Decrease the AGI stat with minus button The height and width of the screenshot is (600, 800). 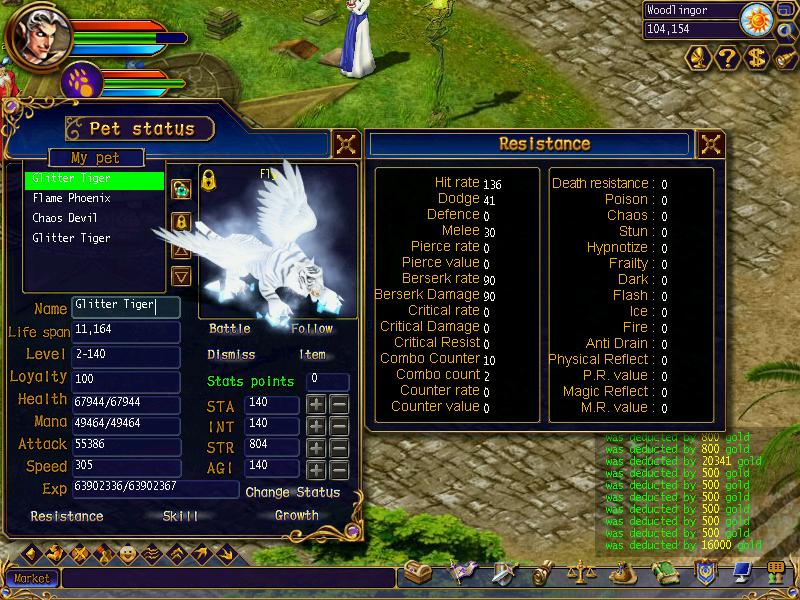339,471
